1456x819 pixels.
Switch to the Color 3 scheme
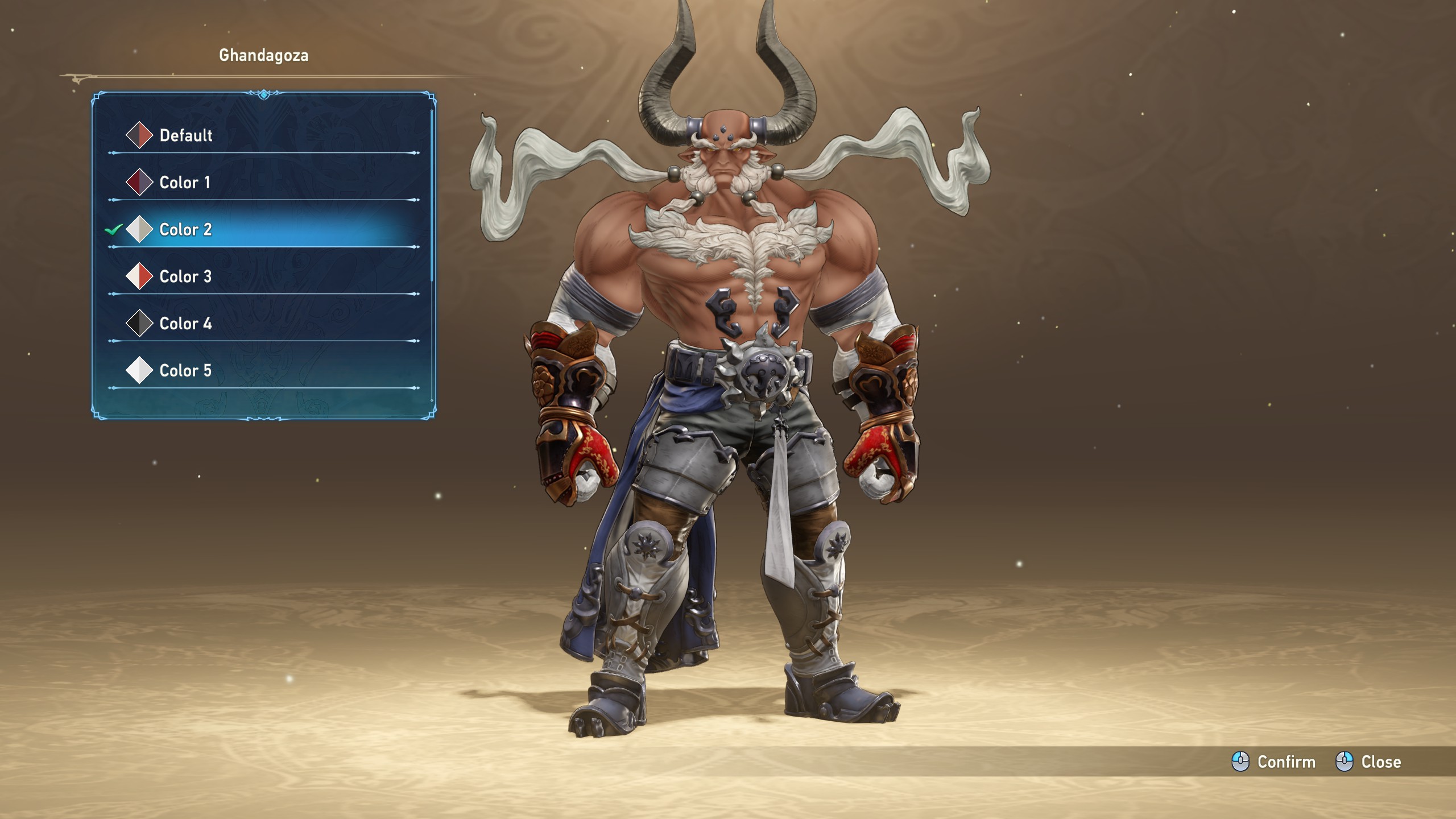pyautogui.click(x=185, y=277)
